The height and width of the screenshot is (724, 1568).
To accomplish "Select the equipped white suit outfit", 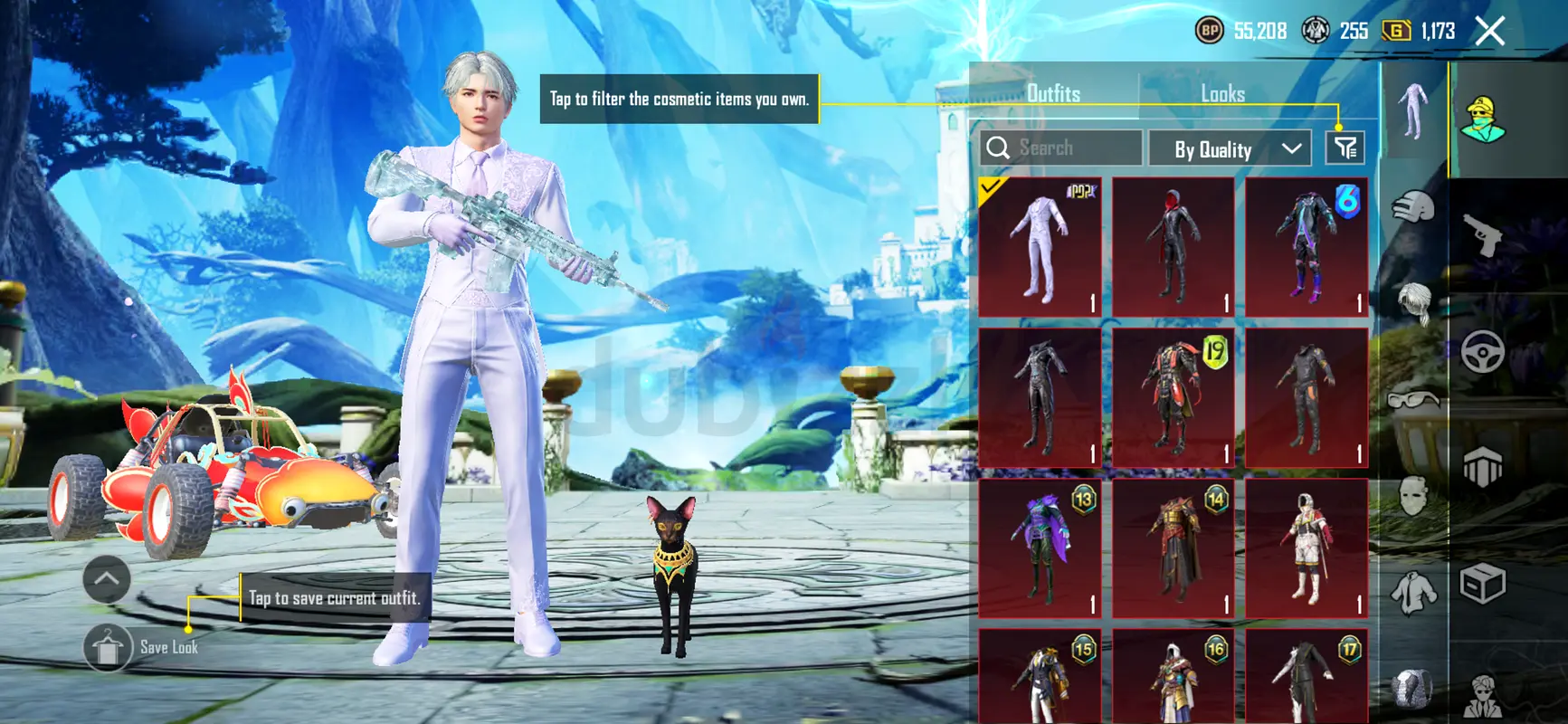I will pos(1040,246).
